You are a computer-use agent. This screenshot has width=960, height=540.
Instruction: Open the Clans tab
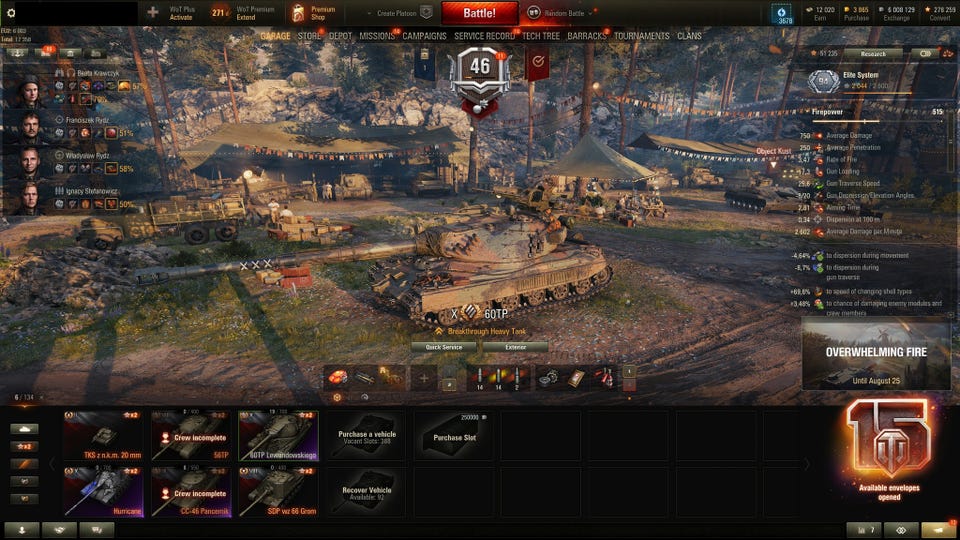tap(689, 36)
